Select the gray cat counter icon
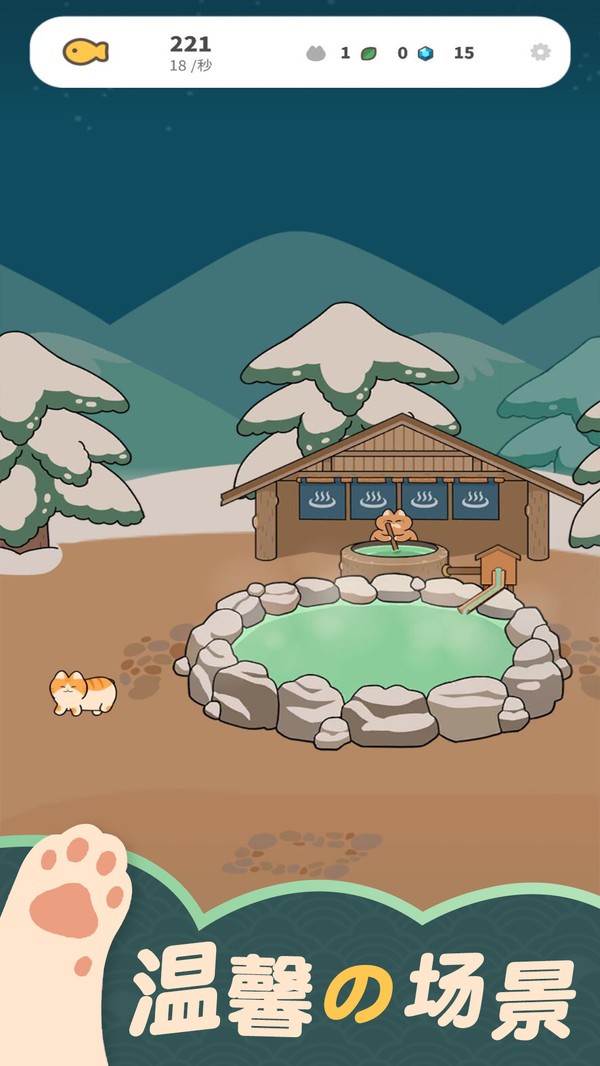The height and width of the screenshot is (1066, 600). pyautogui.click(x=316, y=53)
